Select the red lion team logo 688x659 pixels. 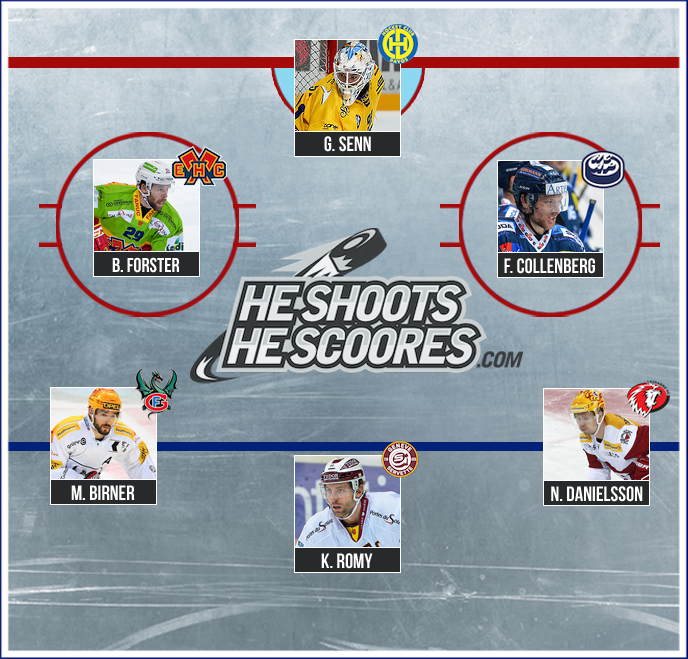648,399
